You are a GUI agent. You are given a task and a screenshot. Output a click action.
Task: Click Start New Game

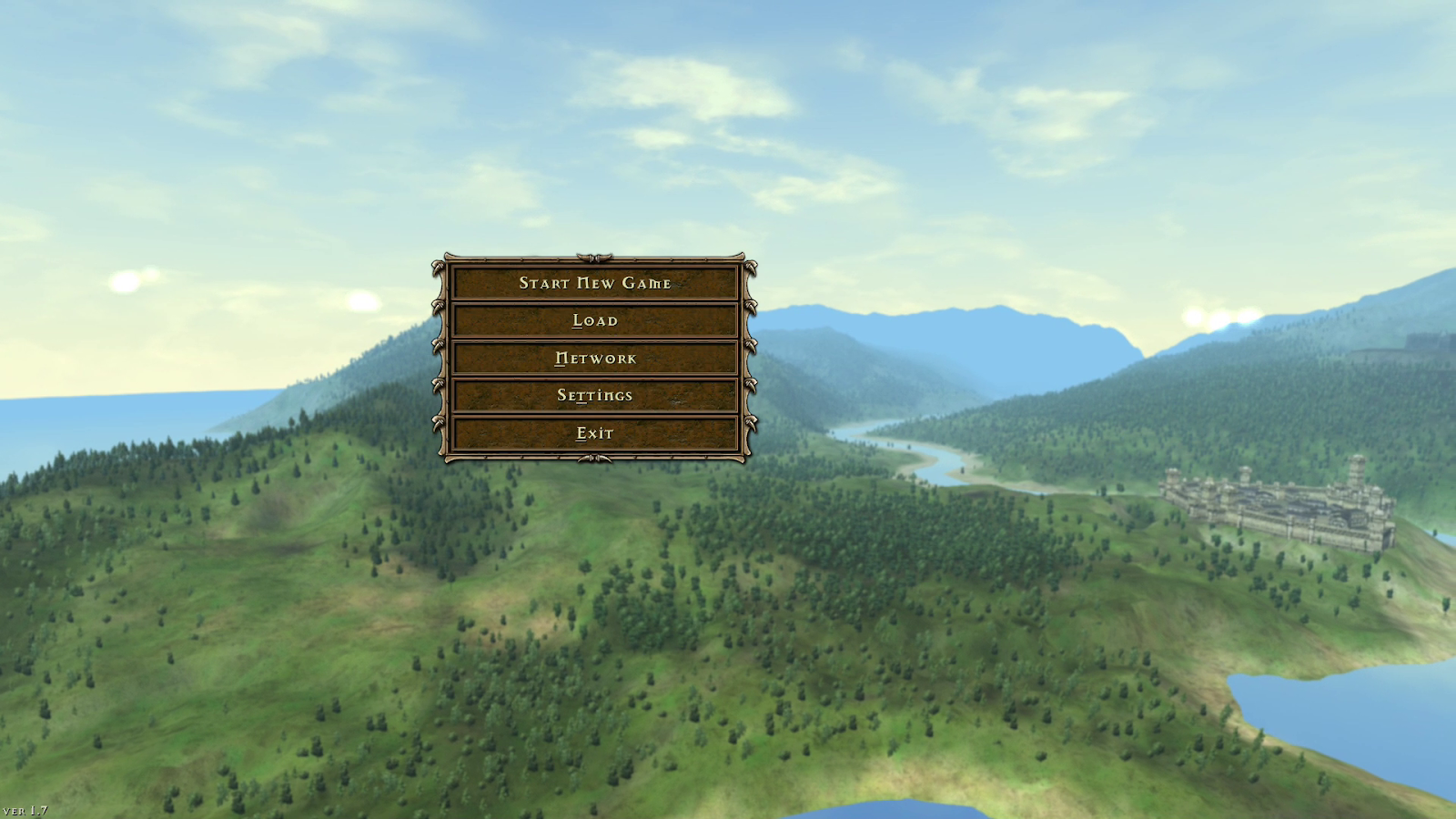pyautogui.click(x=594, y=283)
